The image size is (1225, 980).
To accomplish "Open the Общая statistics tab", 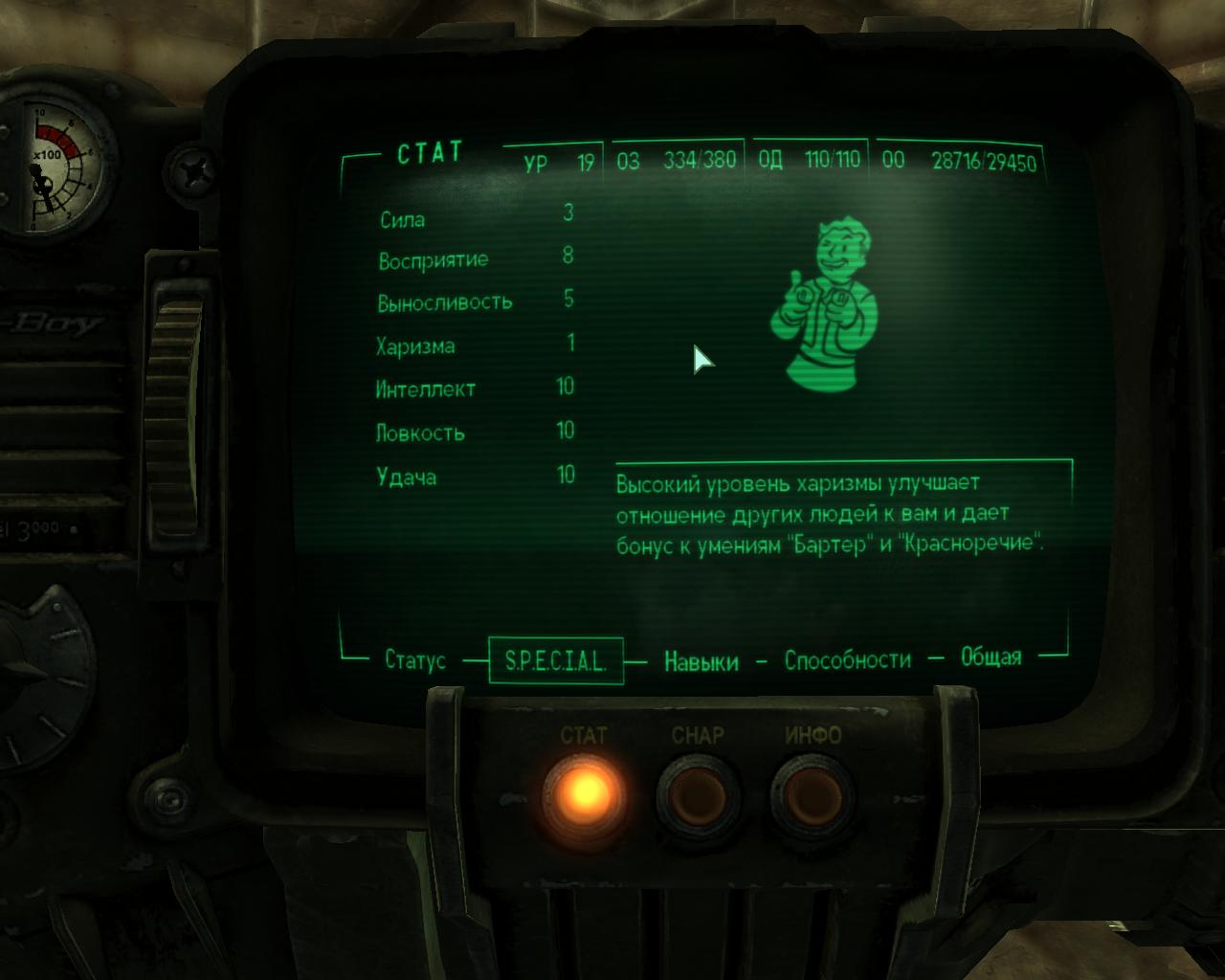I will click(991, 657).
